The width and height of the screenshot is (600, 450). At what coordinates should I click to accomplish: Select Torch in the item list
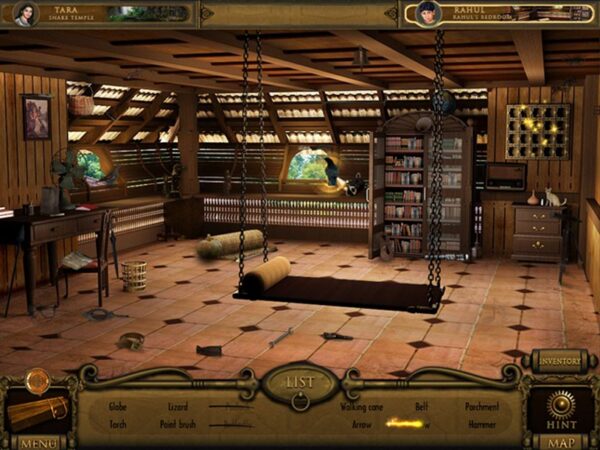118,424
